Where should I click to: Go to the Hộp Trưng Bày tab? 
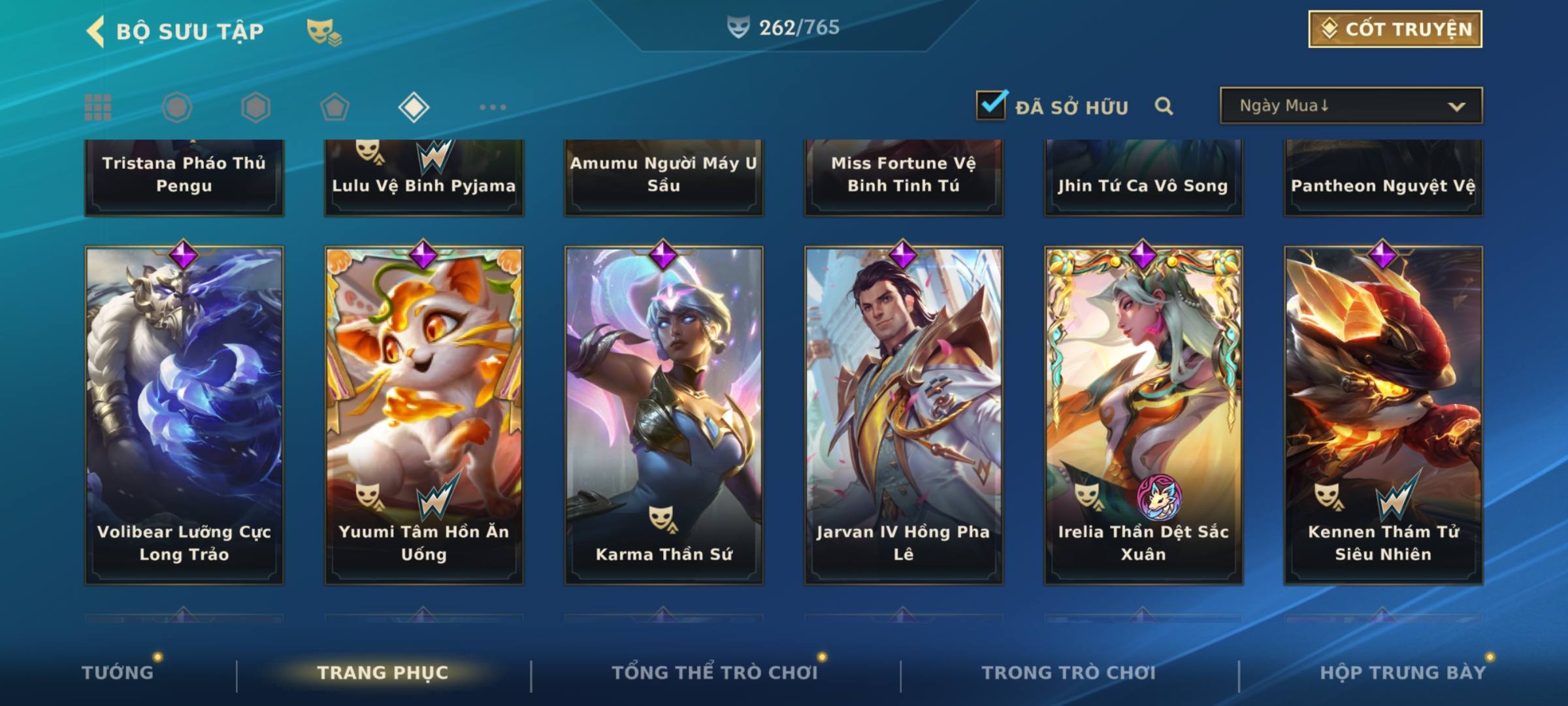coord(1402,673)
